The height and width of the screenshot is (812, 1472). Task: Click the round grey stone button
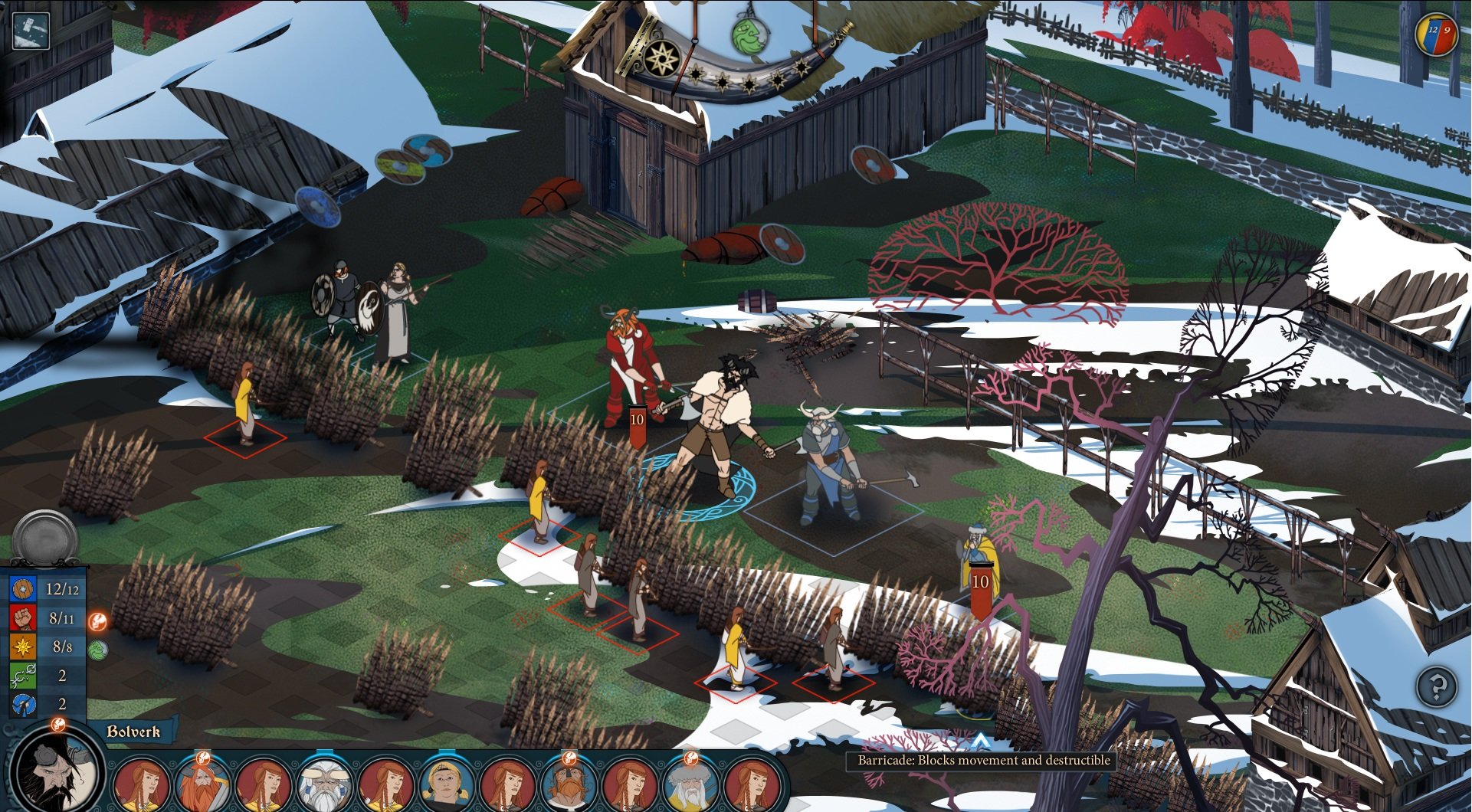(45, 538)
